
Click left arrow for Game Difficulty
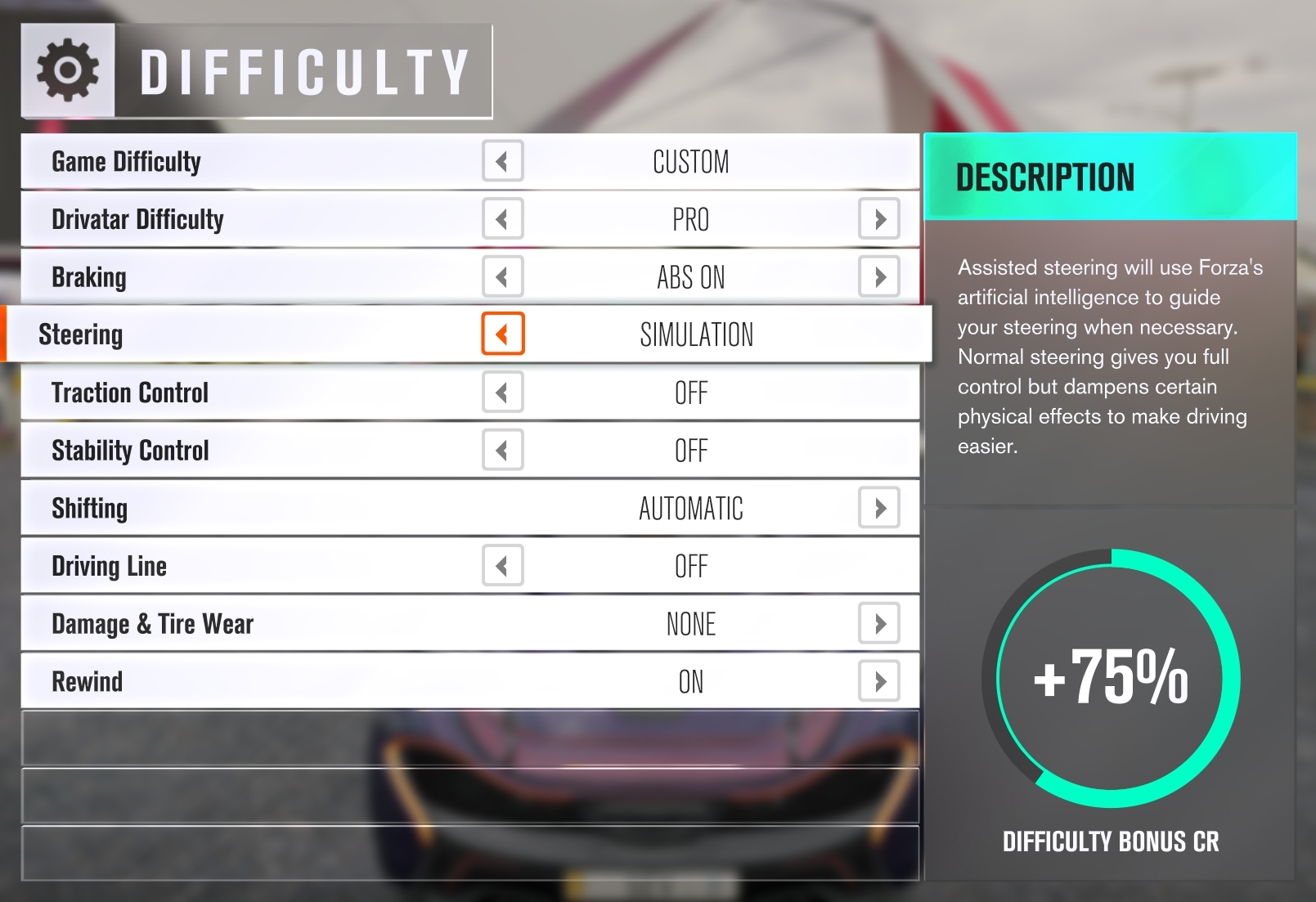502,161
